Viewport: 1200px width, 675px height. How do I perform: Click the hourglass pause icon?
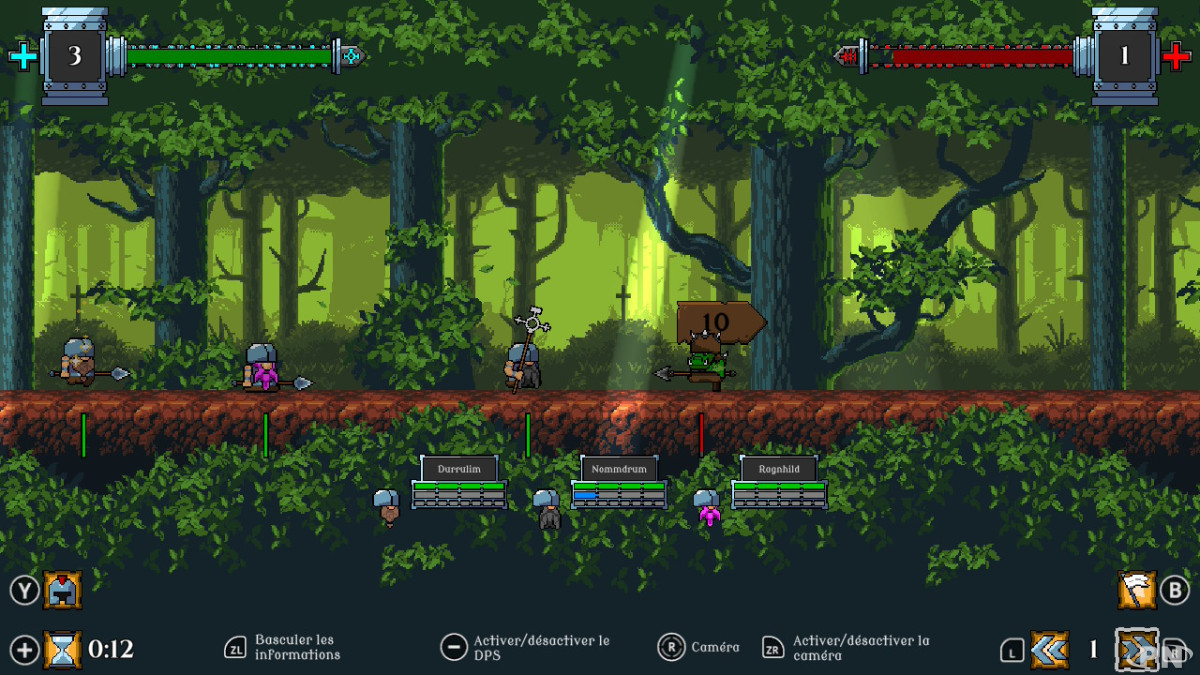62,650
